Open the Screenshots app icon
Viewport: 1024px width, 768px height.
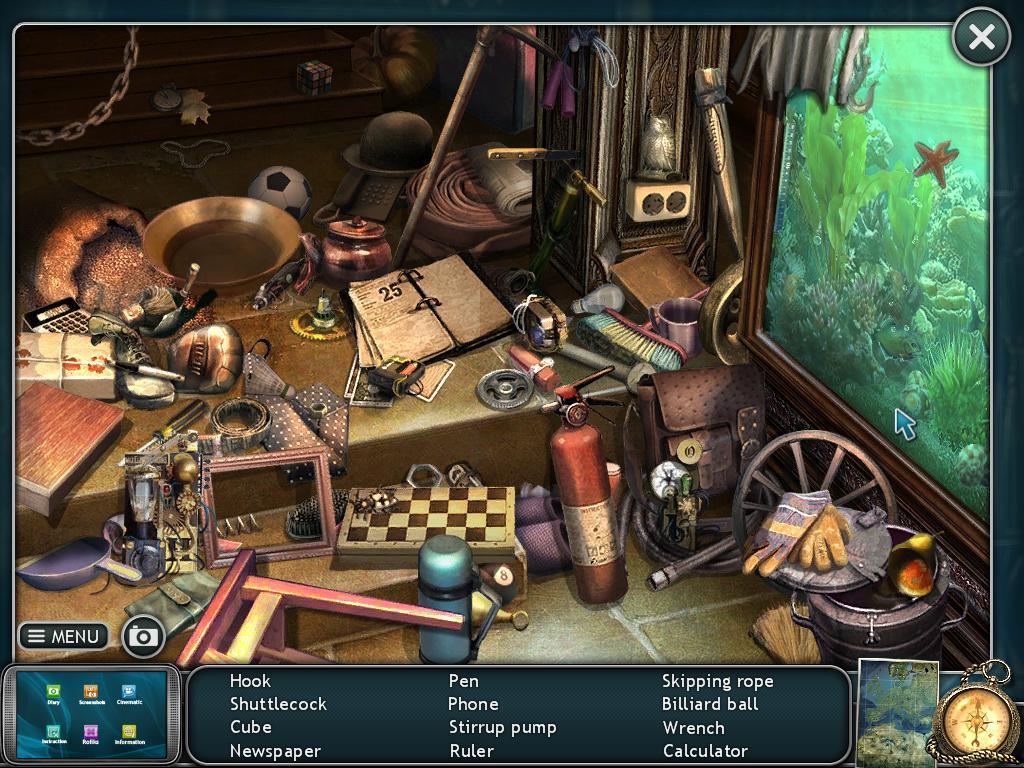pyautogui.click(x=91, y=691)
